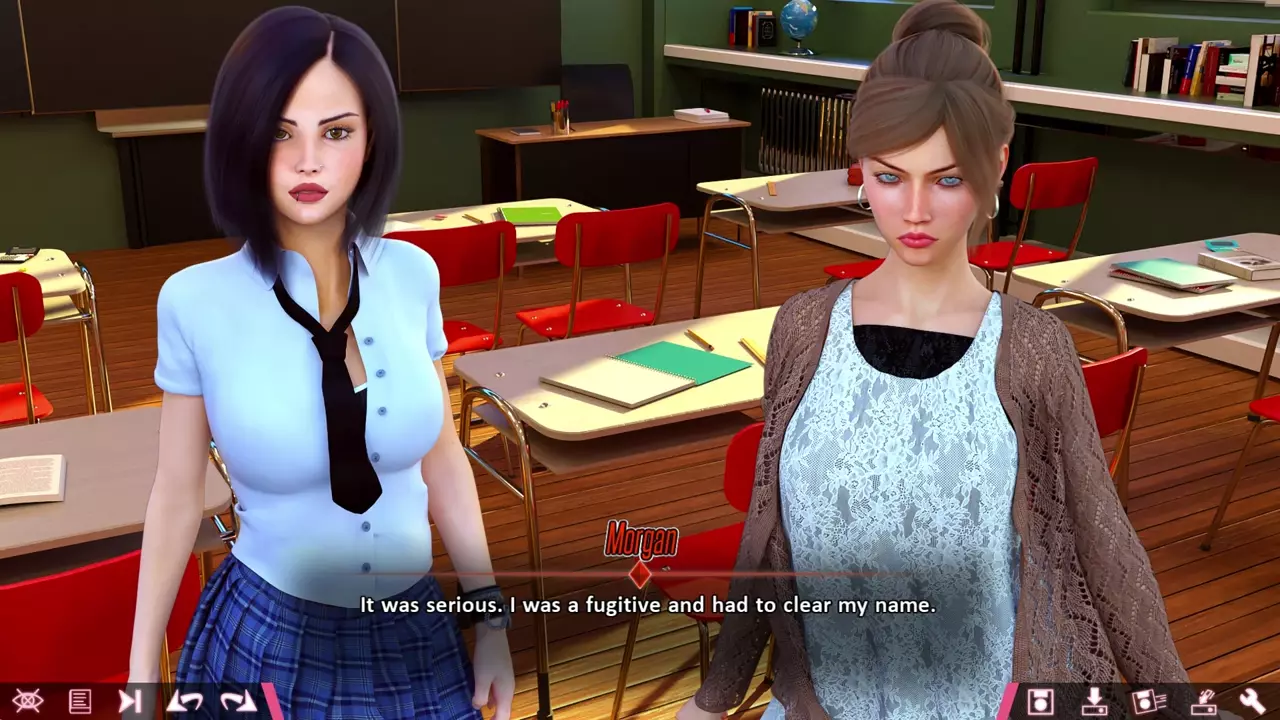Open the save game floppy disk icon
Image resolution: width=1280 pixels, height=720 pixels.
pyautogui.click(x=1040, y=701)
